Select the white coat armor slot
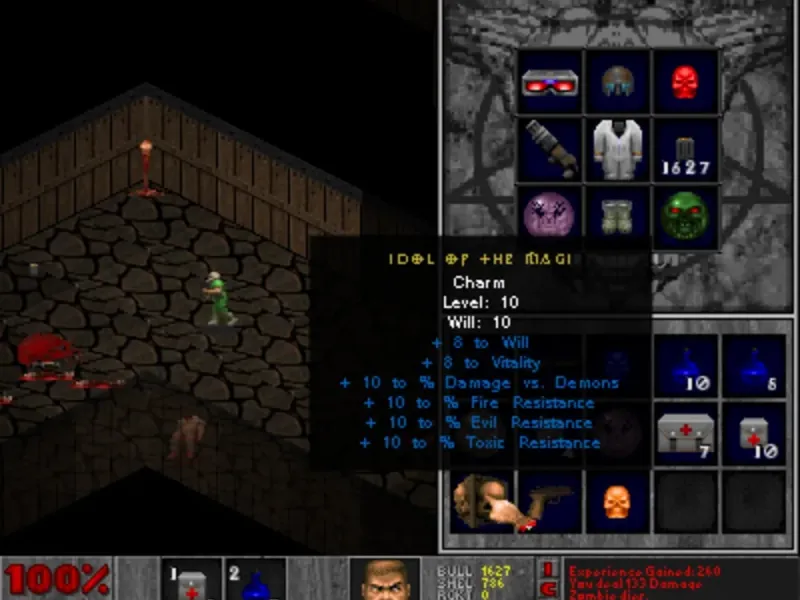Screen dimensions: 800x600 (618, 149)
